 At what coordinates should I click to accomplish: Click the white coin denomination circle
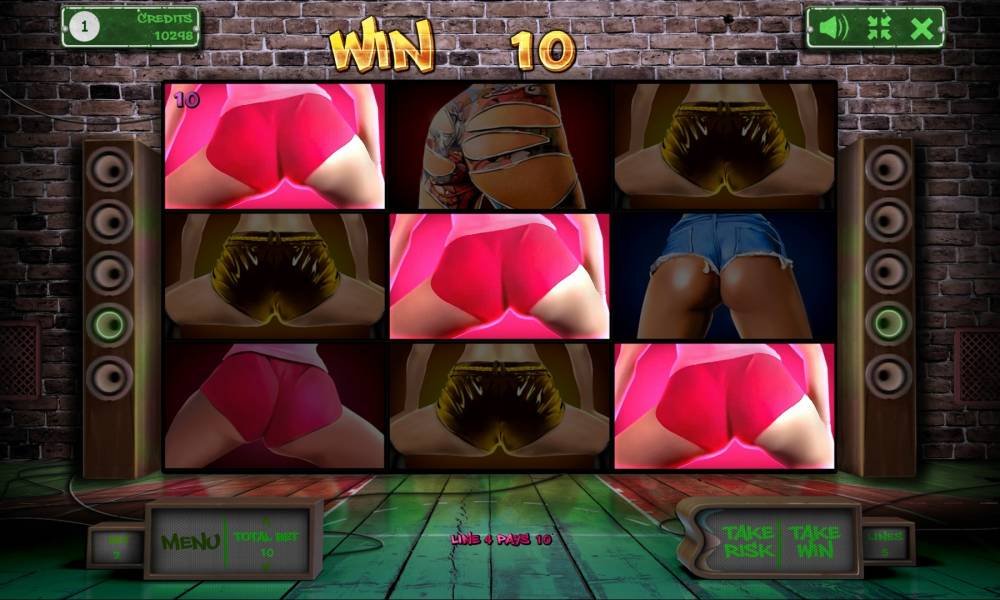point(83,28)
